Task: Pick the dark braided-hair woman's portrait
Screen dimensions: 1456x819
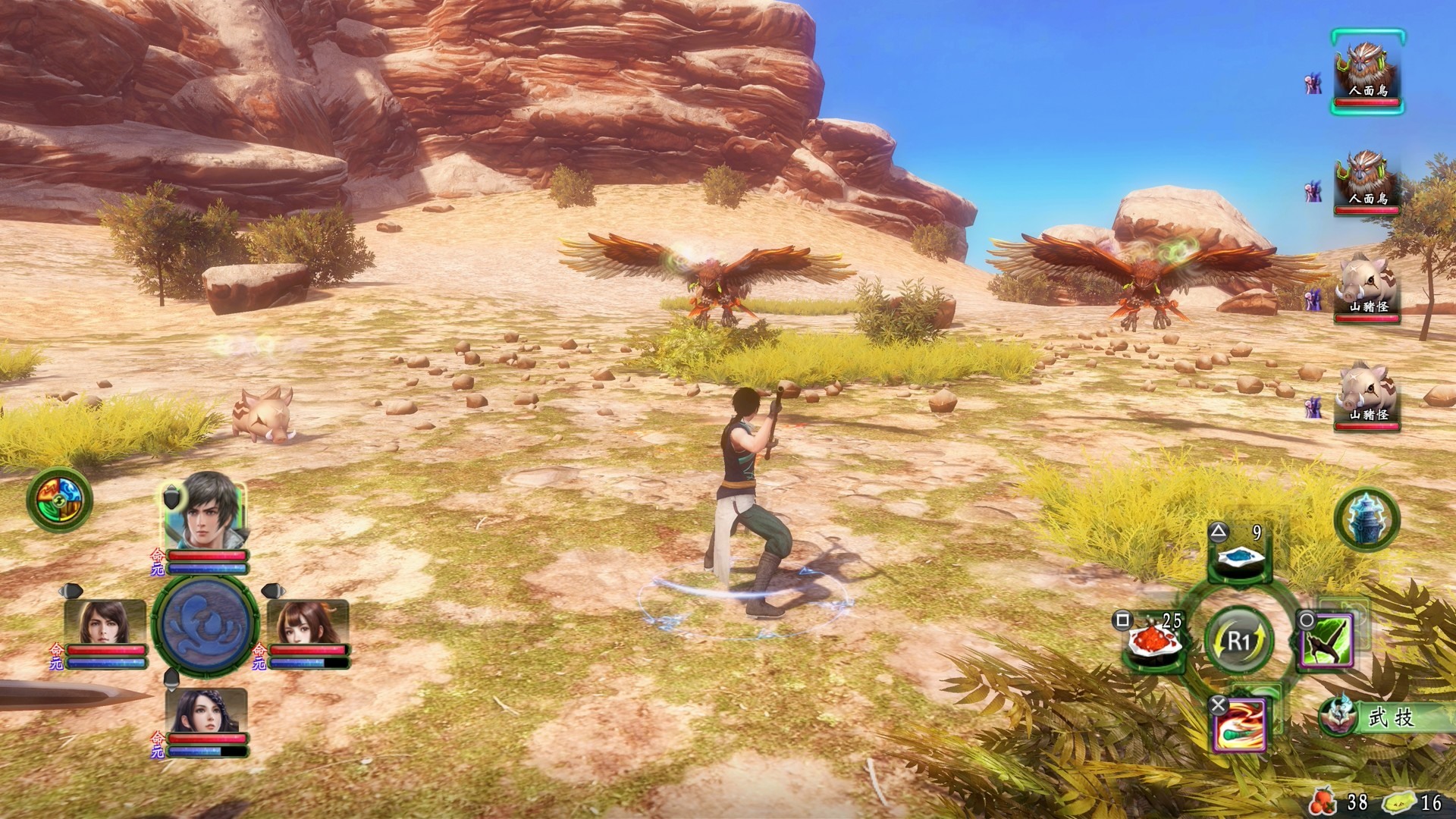Action: (206, 711)
